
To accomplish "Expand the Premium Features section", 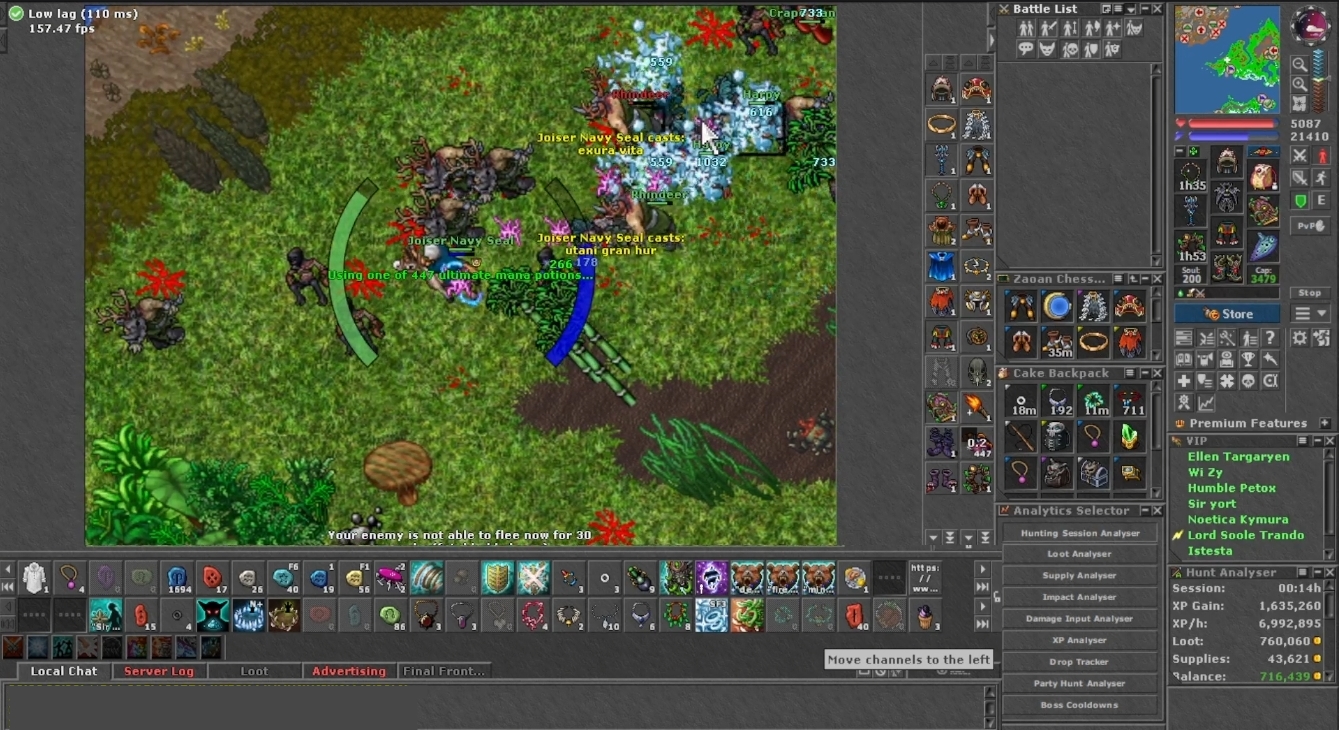I will (1325, 422).
